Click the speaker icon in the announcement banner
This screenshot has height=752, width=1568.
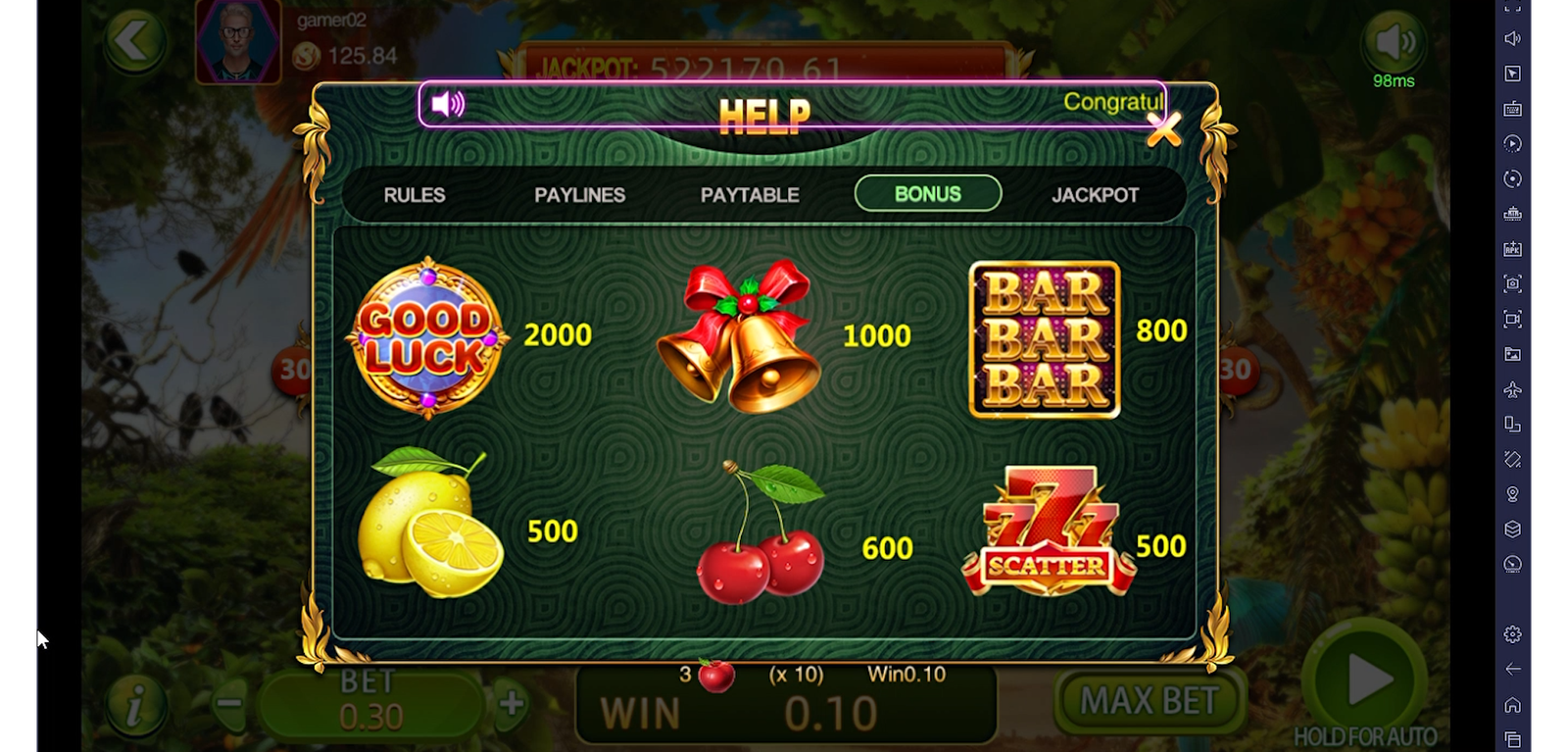coord(448,104)
